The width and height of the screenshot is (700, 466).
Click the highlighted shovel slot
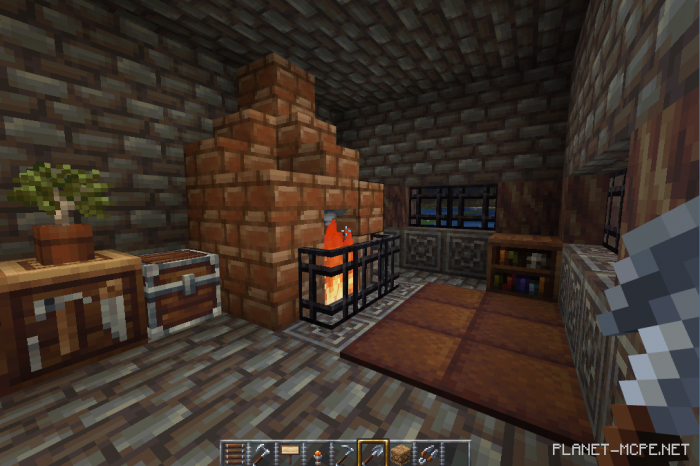[373, 453]
